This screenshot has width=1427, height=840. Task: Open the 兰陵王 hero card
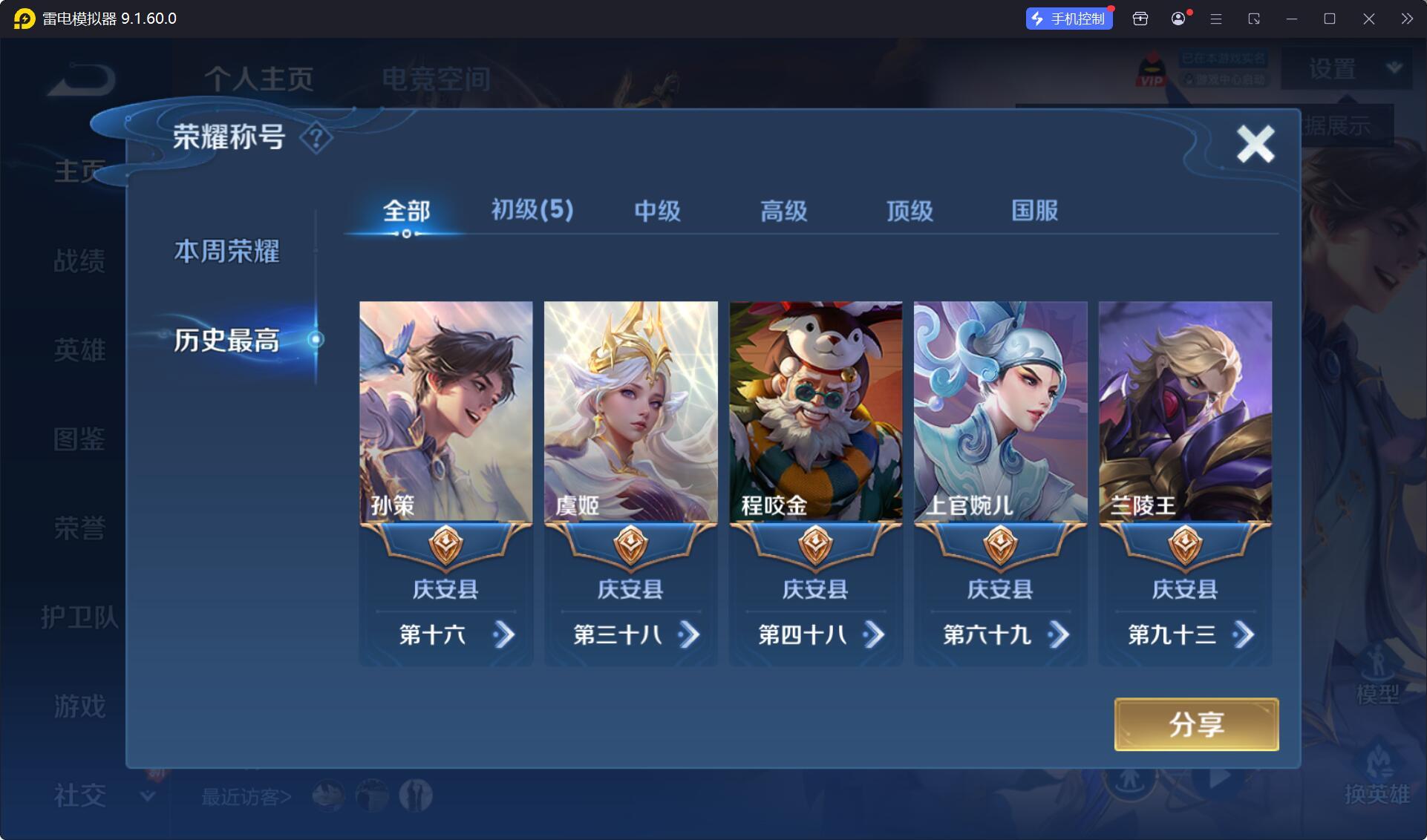pyautogui.click(x=1185, y=412)
